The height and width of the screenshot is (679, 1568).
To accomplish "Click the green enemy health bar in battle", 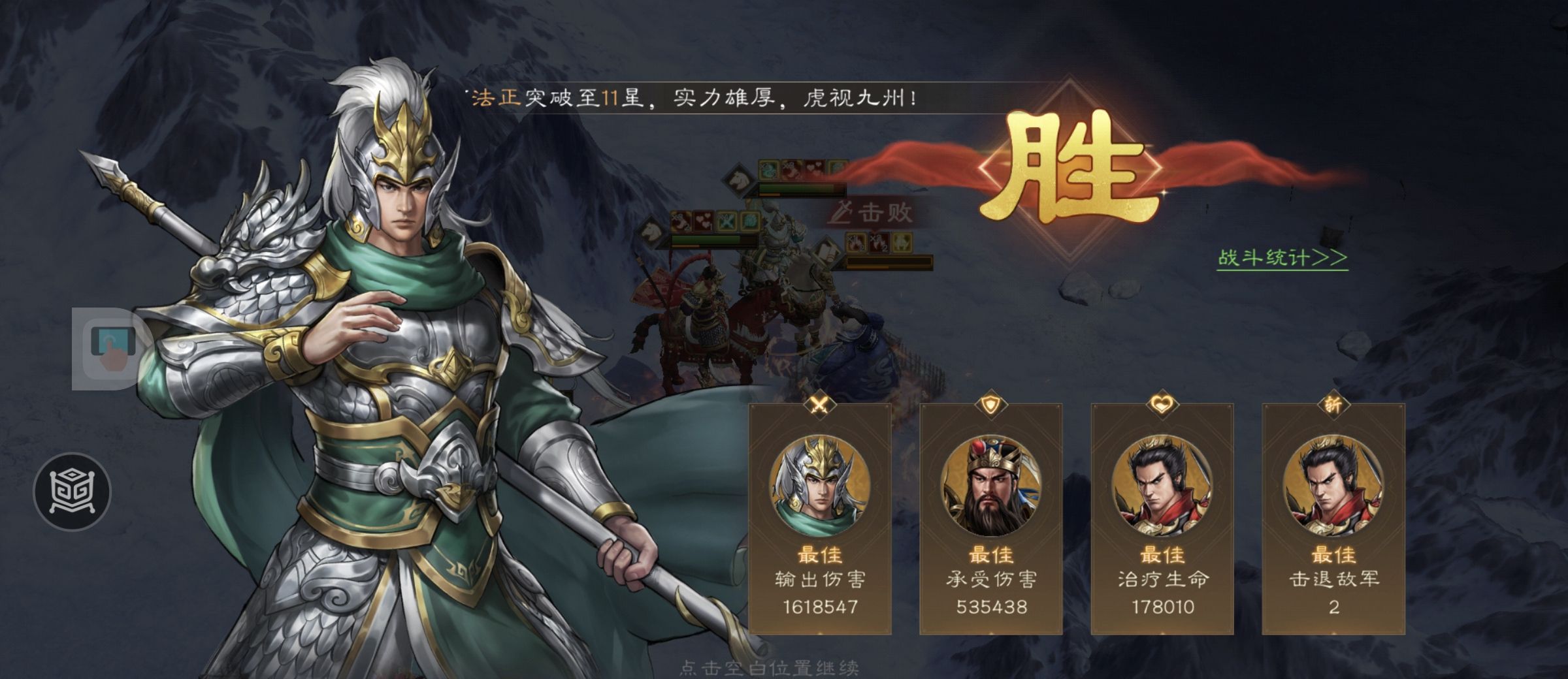I will coord(796,188).
